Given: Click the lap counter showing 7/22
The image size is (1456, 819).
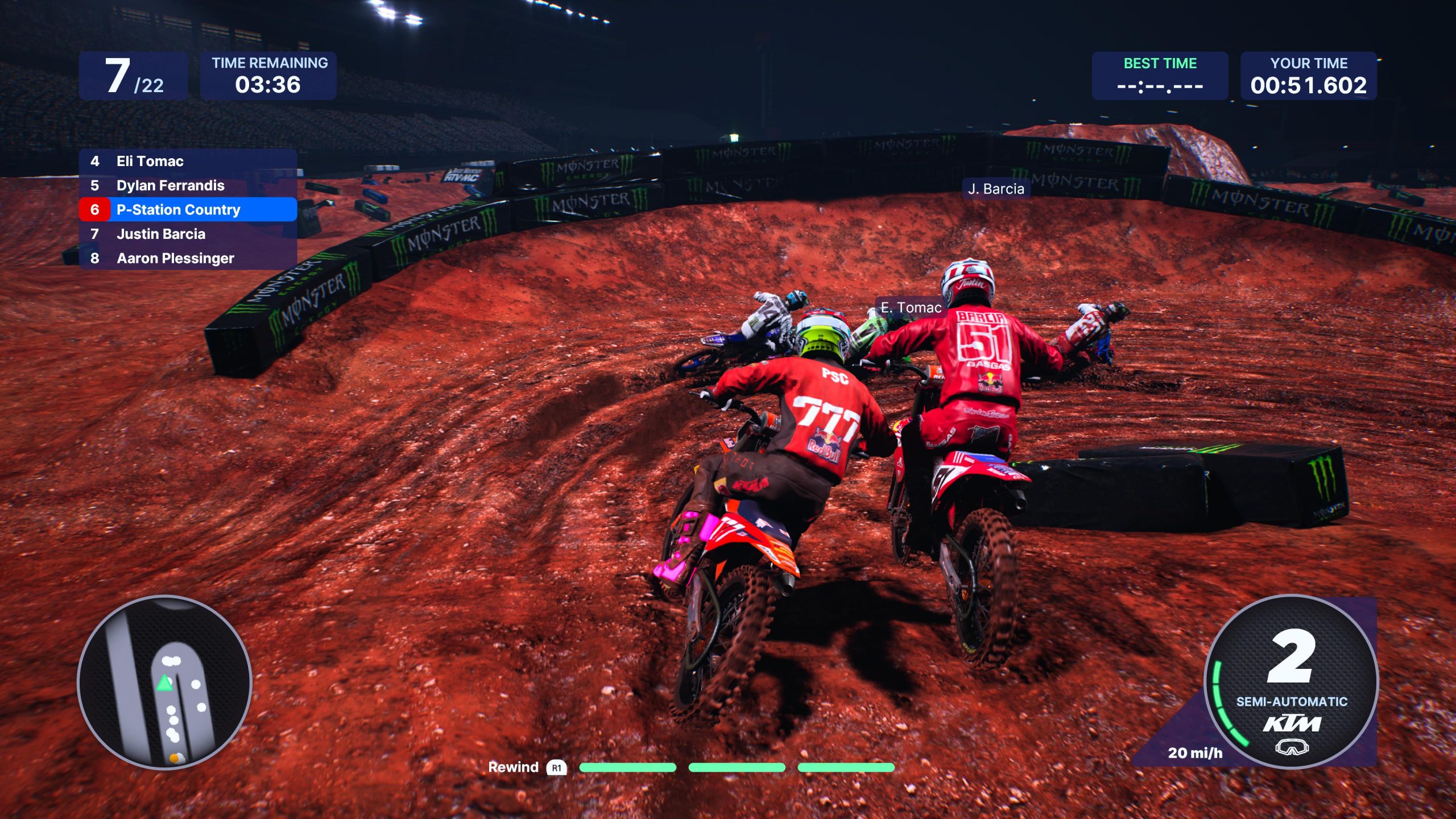Looking at the screenshot, I should pos(135,75).
